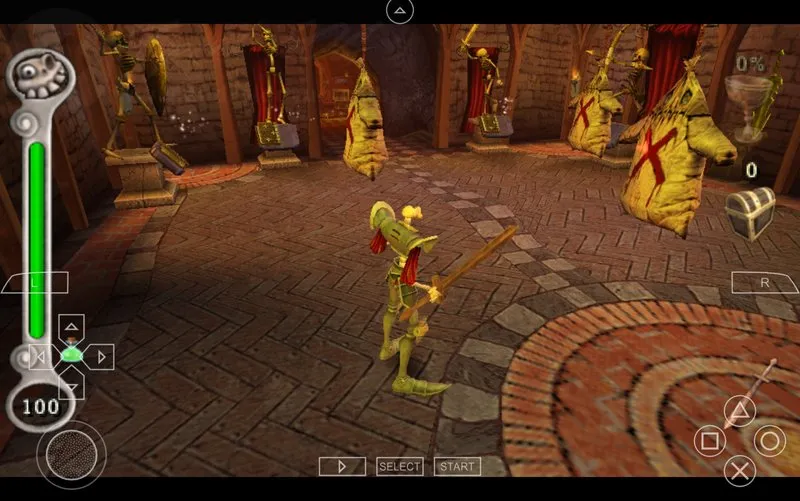
Task: Click the START button
Action: pyautogui.click(x=457, y=466)
